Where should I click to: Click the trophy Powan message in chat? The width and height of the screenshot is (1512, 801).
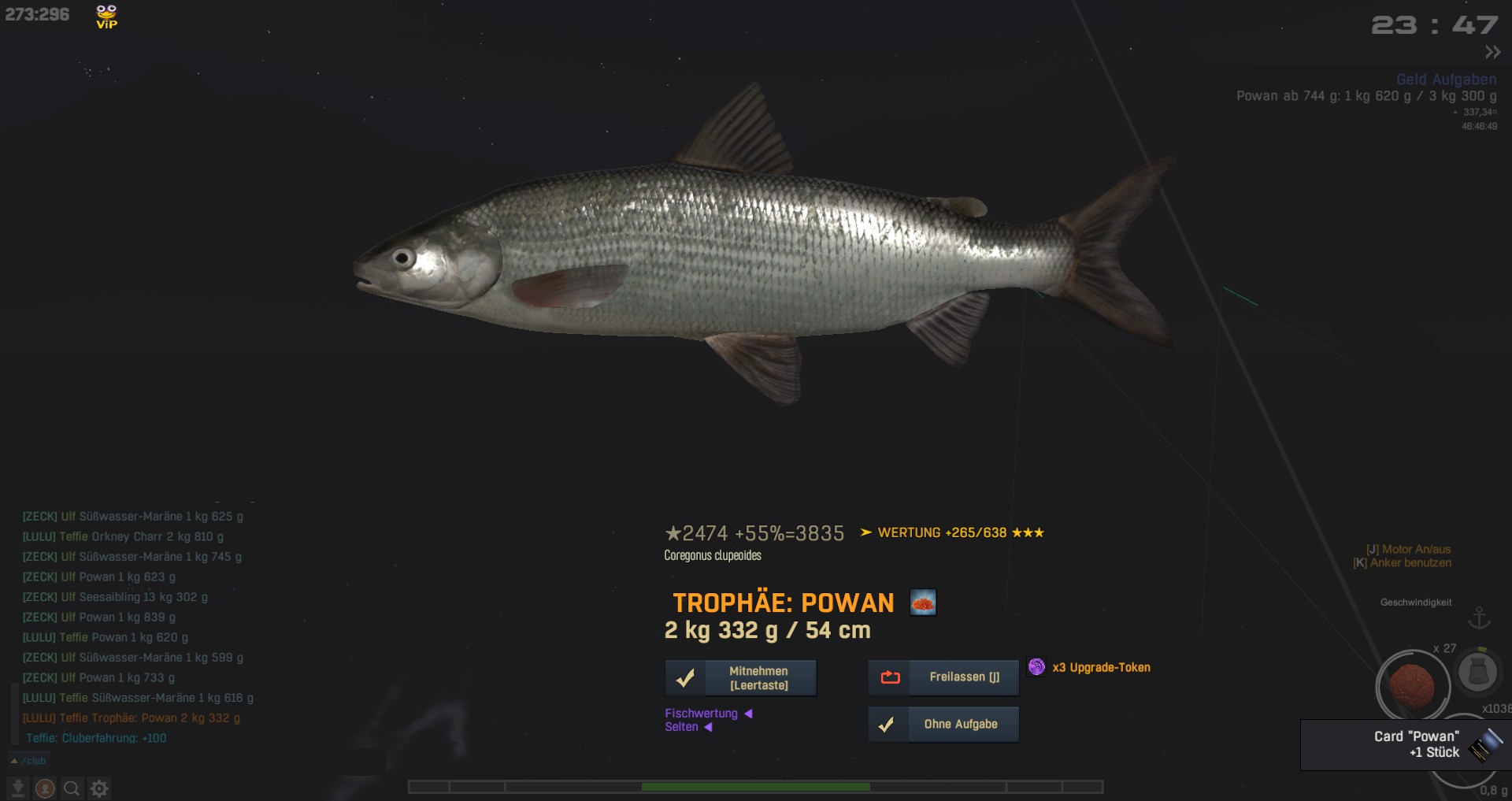tap(132, 718)
